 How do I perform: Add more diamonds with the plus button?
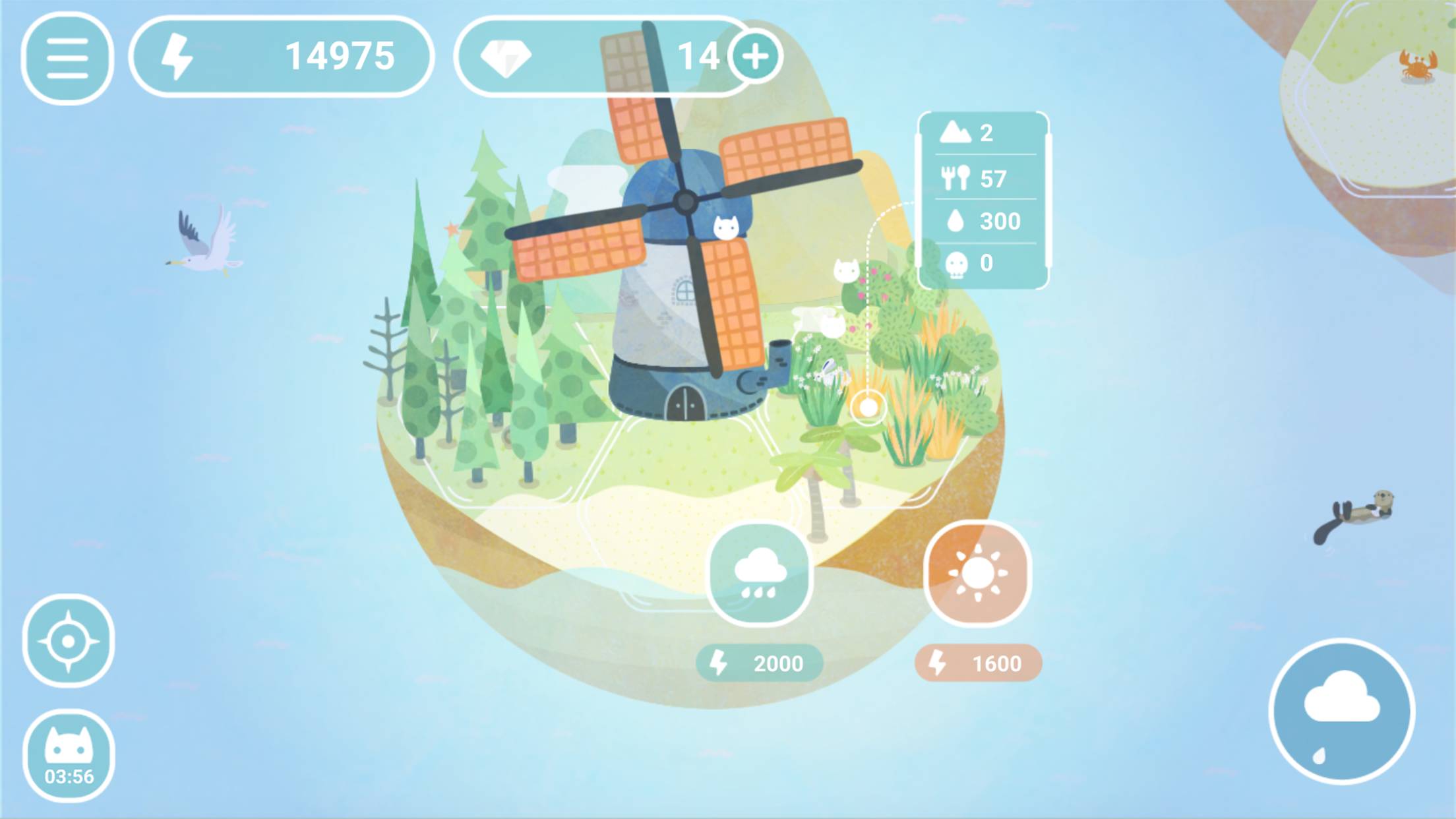(x=756, y=57)
